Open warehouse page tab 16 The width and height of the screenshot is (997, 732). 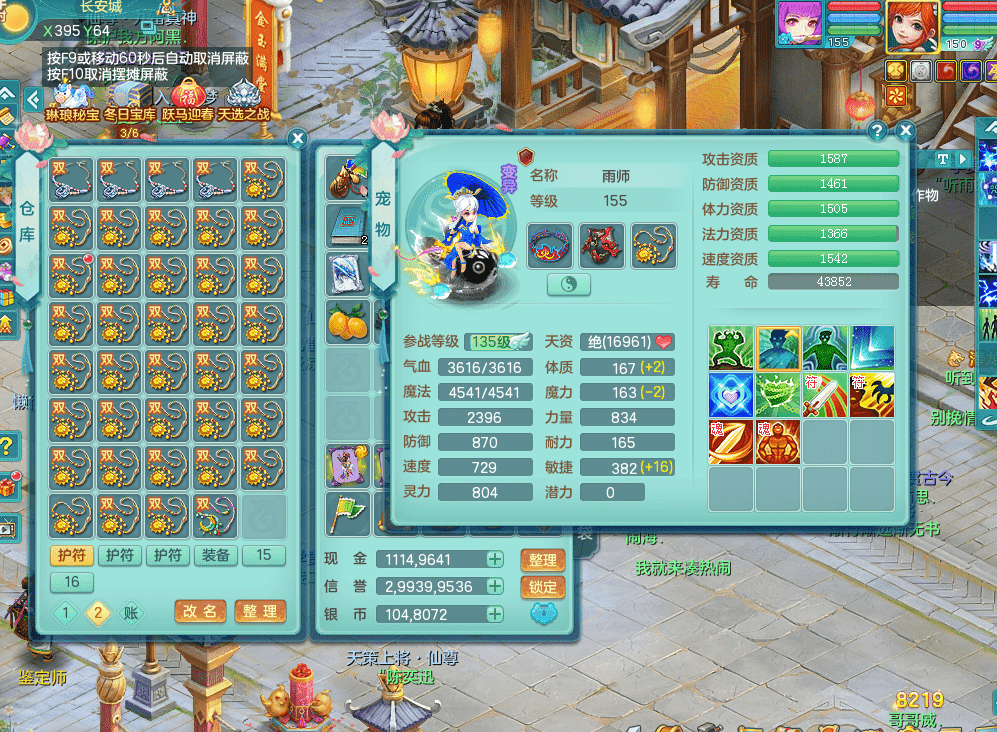click(x=72, y=582)
